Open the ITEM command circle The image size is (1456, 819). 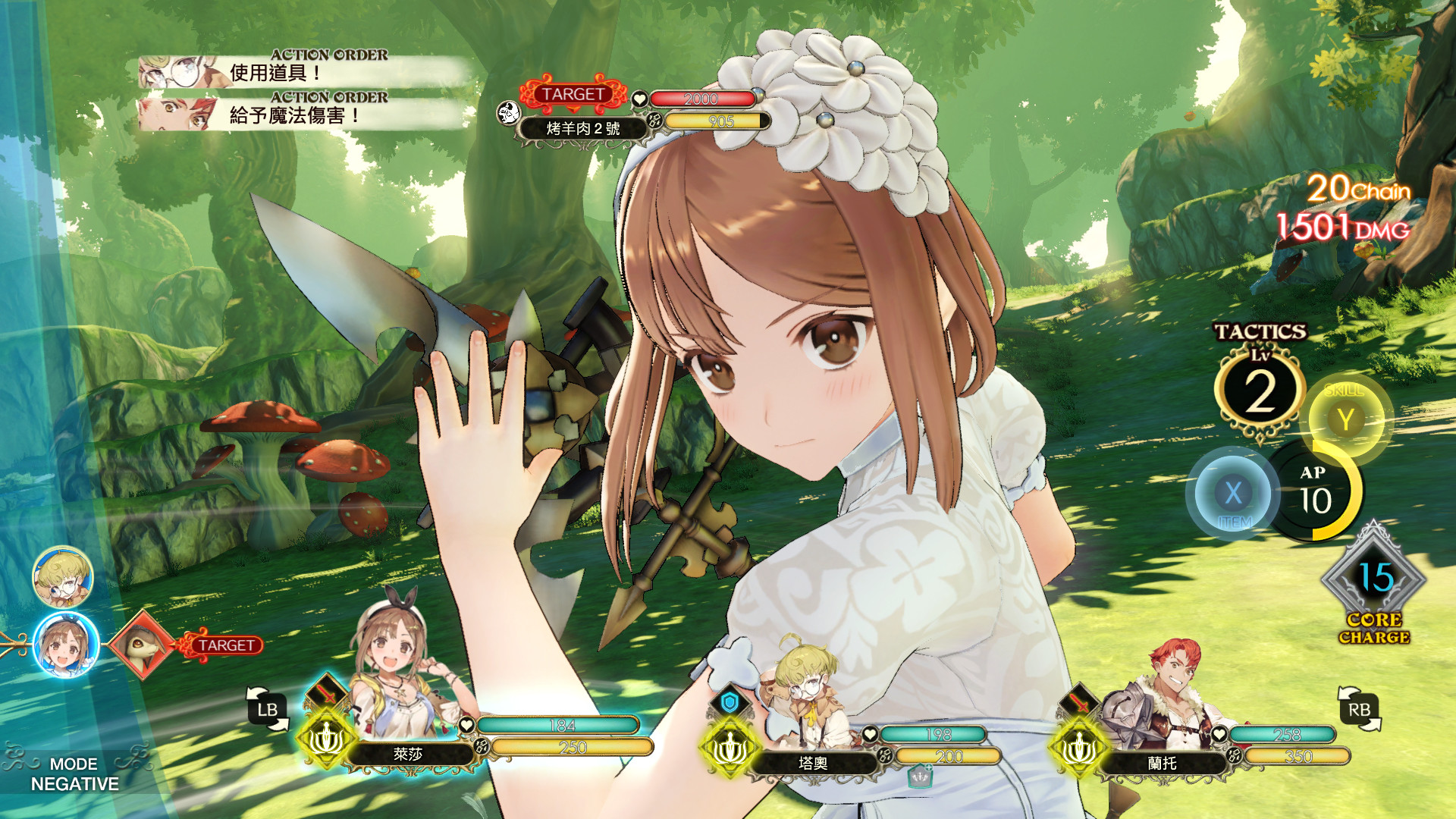[x=1233, y=494]
